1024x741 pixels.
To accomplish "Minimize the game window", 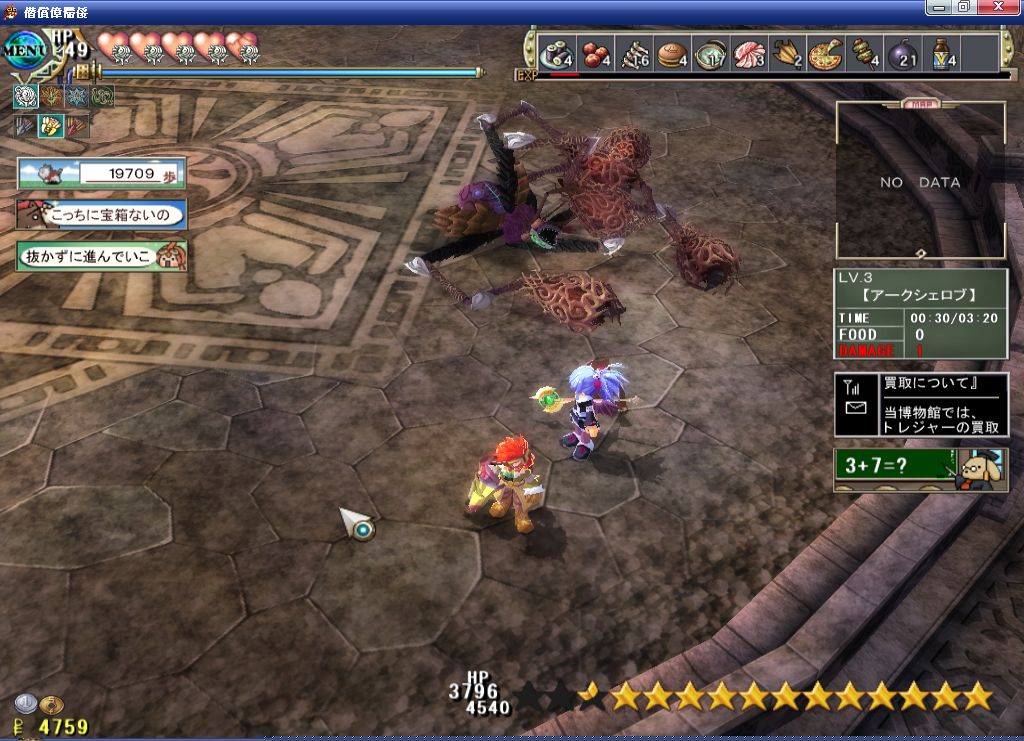I will pos(939,7).
